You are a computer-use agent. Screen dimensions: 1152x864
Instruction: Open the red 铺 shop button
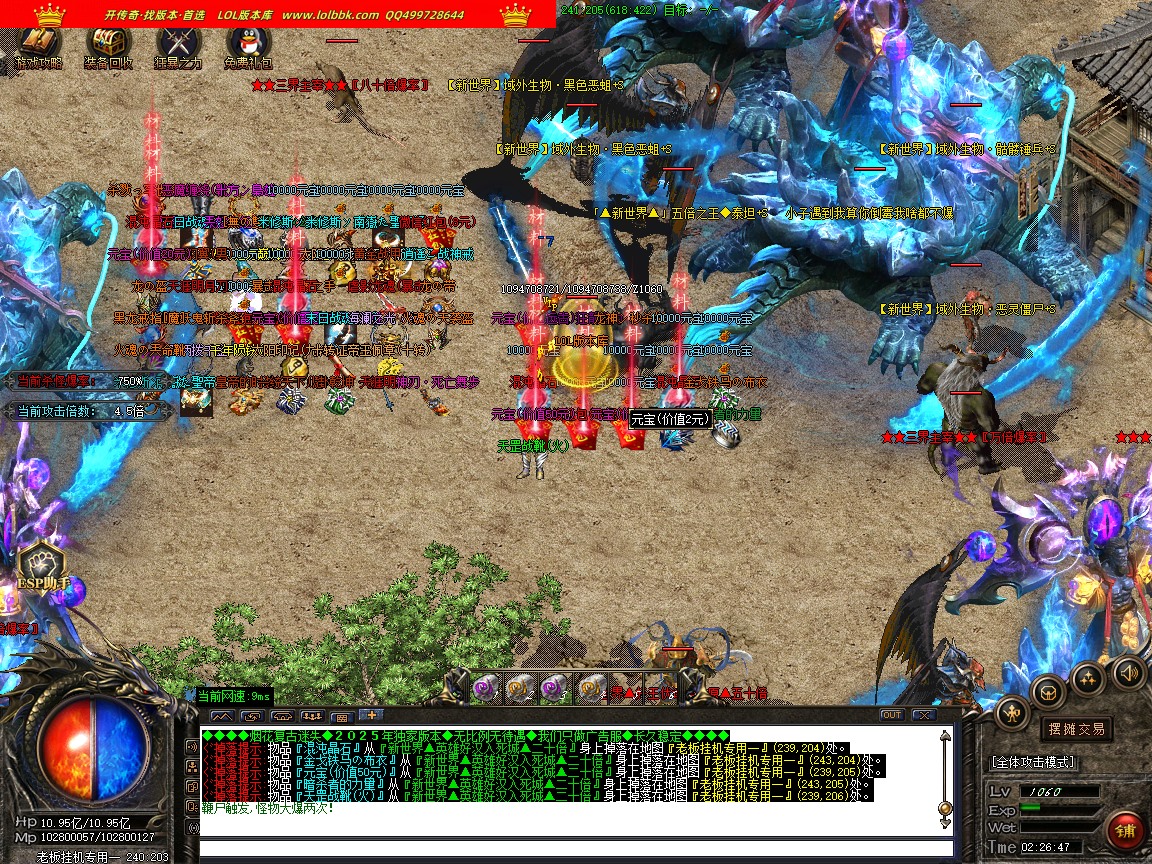(x=1124, y=831)
